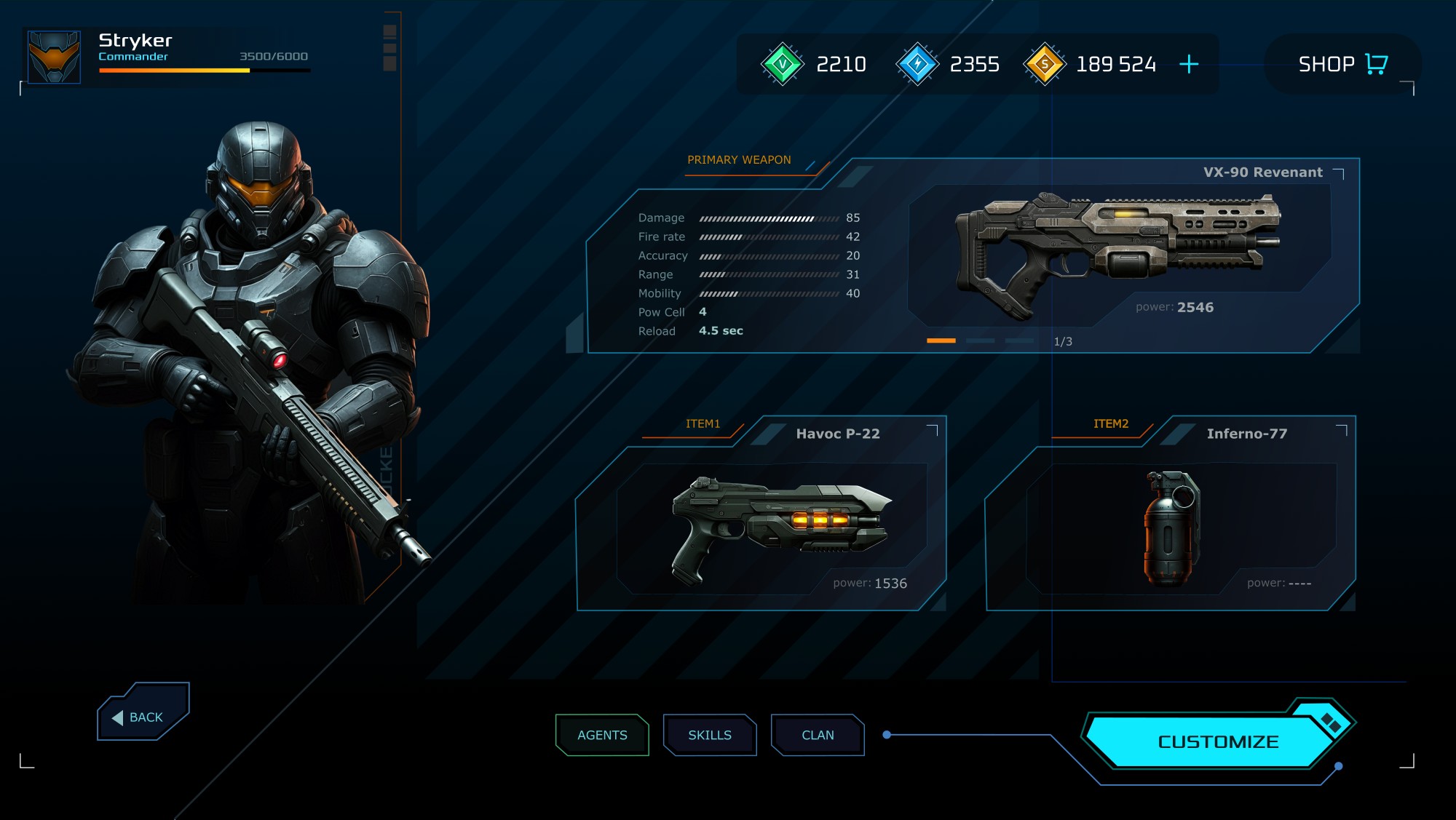Click Stryker's commander avatar portrait
Image resolution: width=1456 pixels, height=820 pixels.
(54, 57)
